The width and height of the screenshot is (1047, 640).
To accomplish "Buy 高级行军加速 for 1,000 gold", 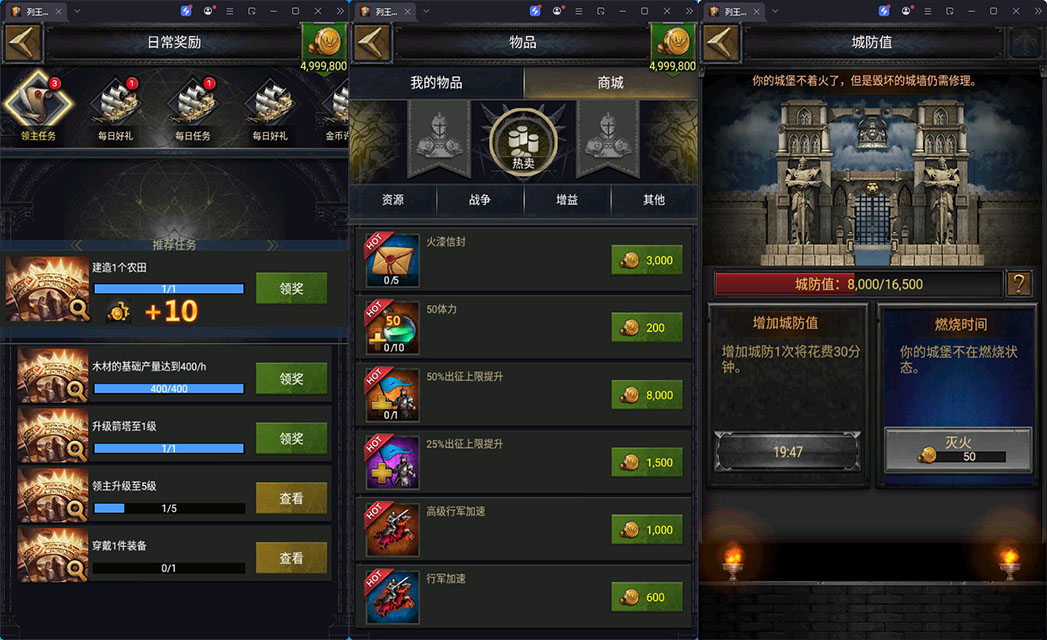I will point(647,529).
